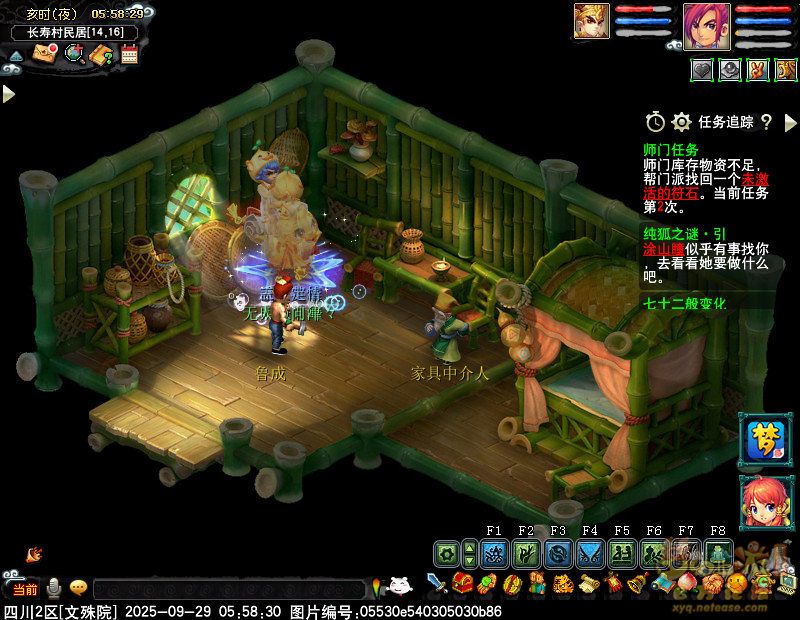Activate the F1 skill shortcut

494,553
